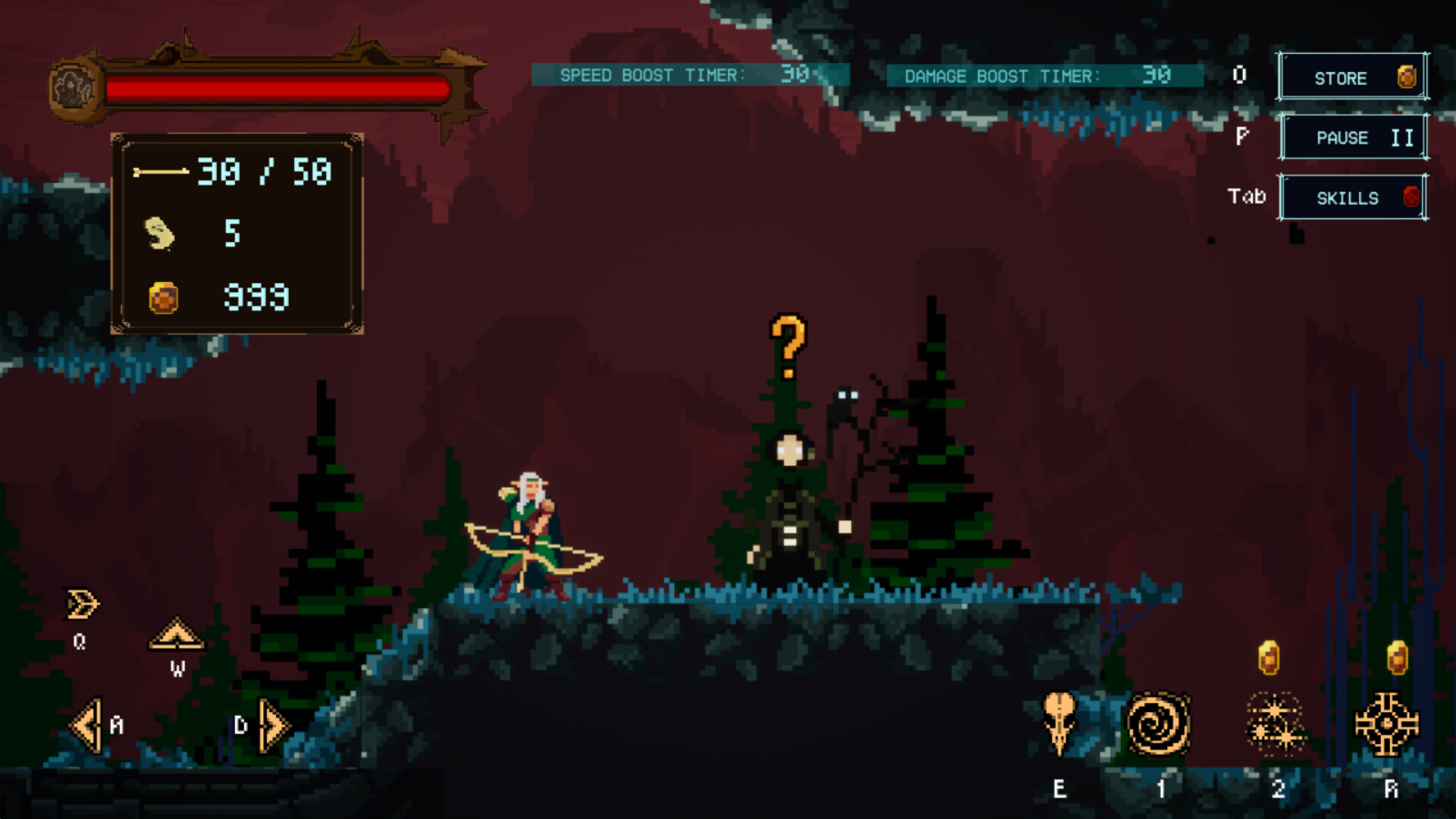Select the arrow icon in the inventory panel
1456x819 pixels.
coord(161,171)
